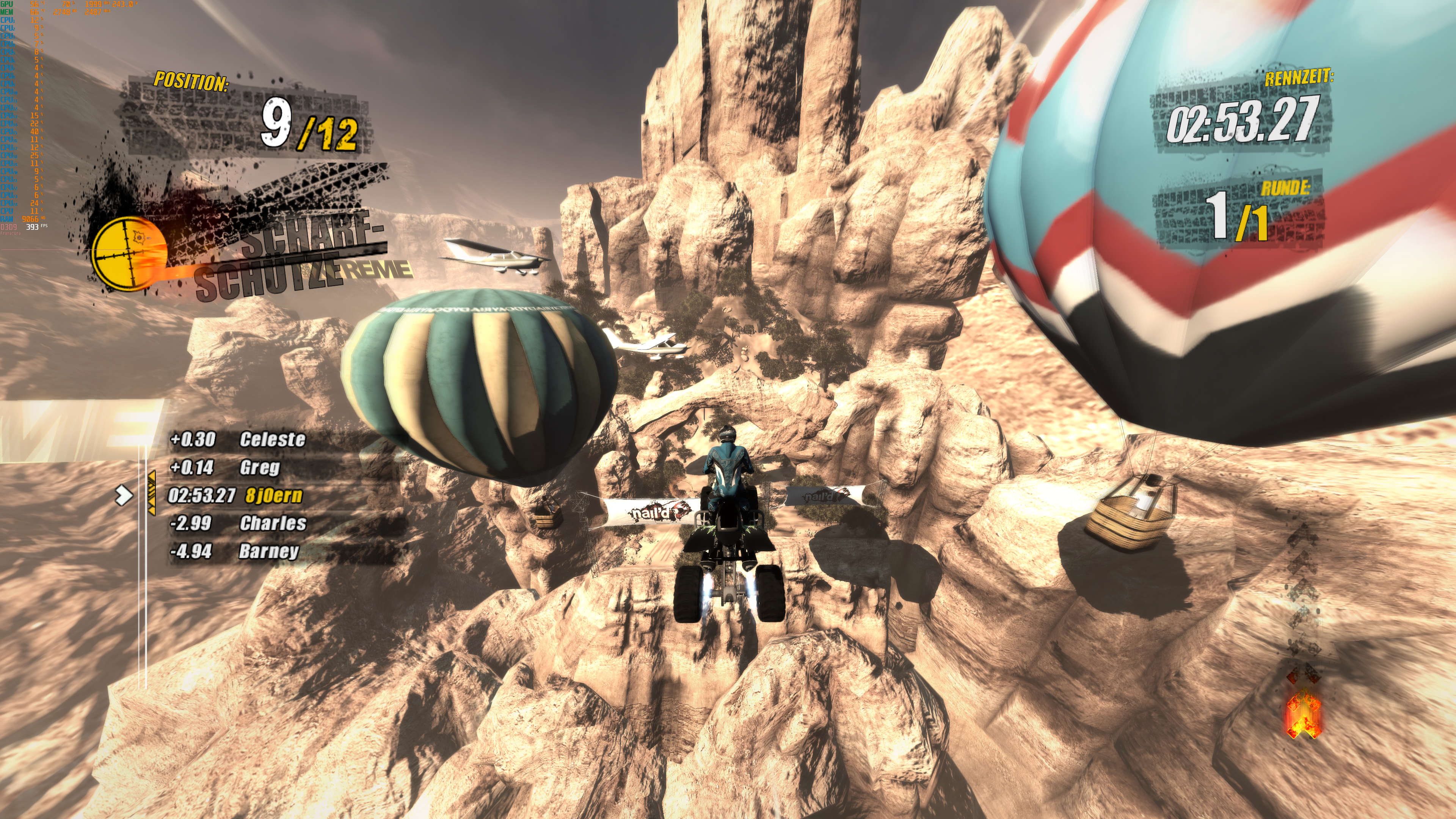Choose Greg's row in the standings
The width and height of the screenshot is (1456, 819).
259,468
